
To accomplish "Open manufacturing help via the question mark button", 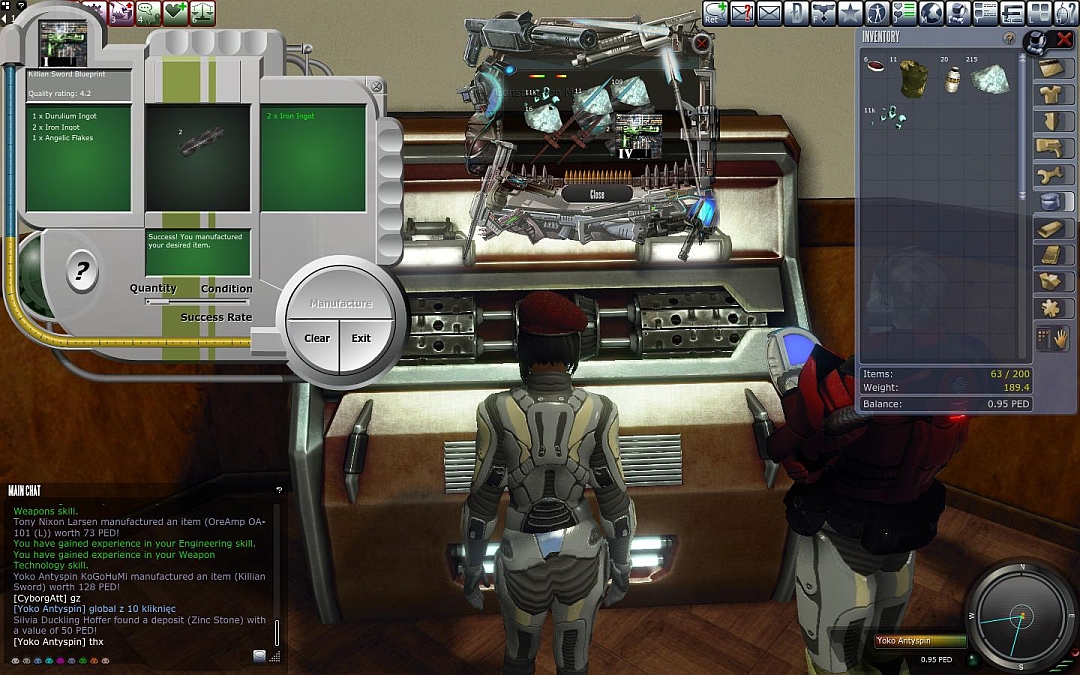I will click(82, 270).
